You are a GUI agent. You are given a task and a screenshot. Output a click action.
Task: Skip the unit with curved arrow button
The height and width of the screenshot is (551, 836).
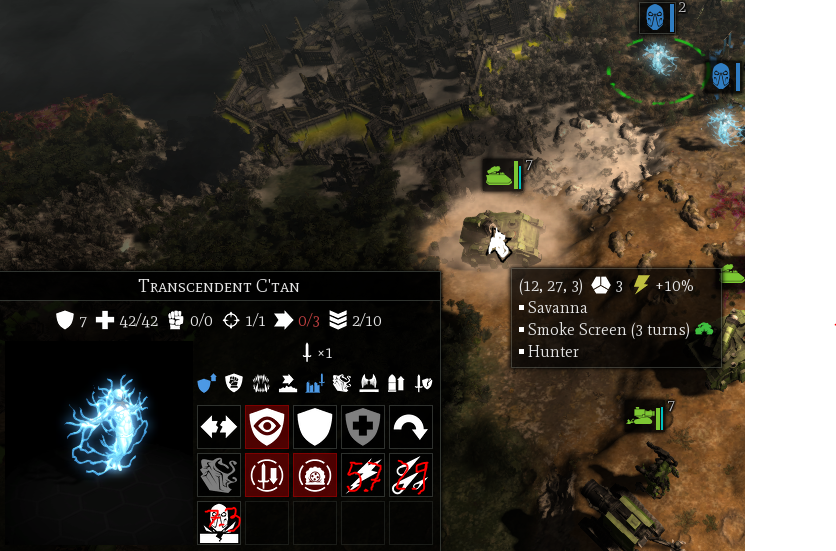[x=410, y=427]
